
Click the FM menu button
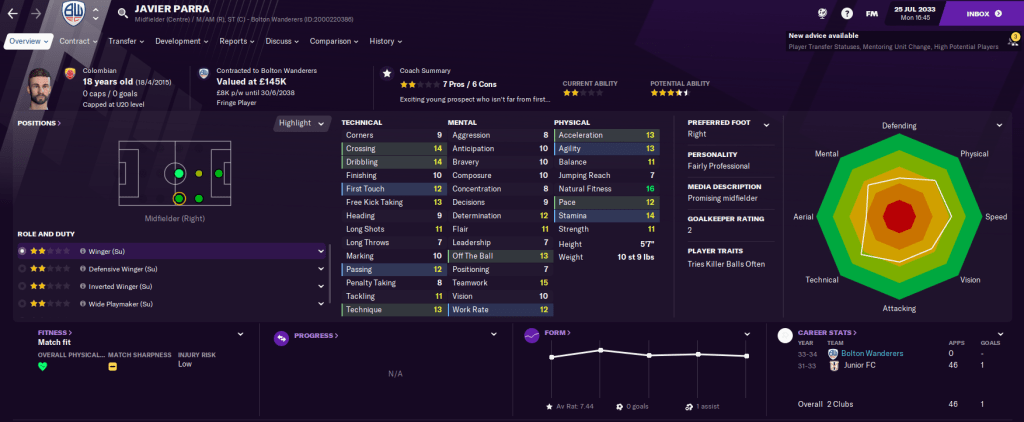pyautogui.click(x=871, y=14)
